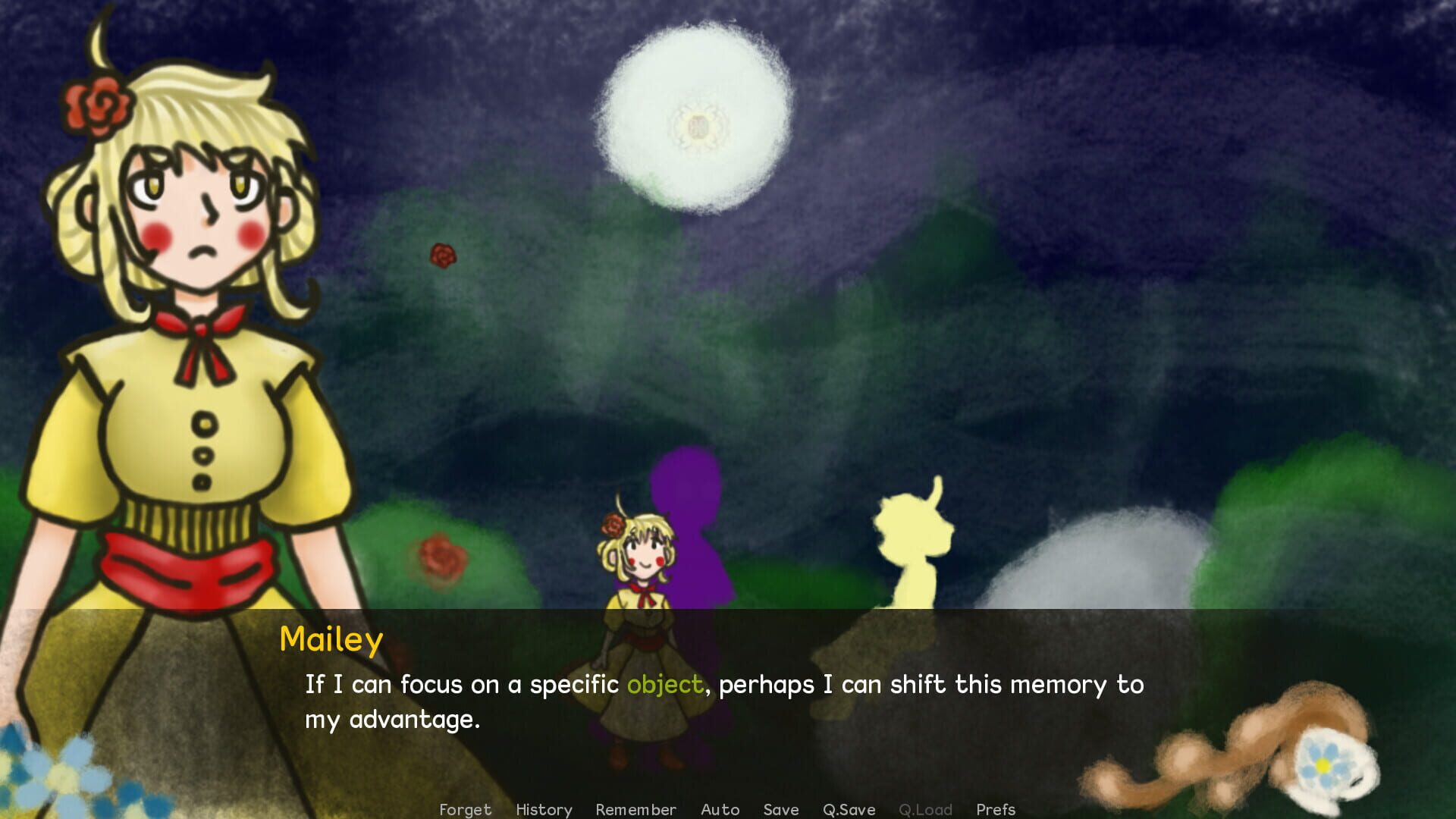The width and height of the screenshot is (1456, 819).
Task: Load the quicksave via Q.Load
Action: coord(925,809)
